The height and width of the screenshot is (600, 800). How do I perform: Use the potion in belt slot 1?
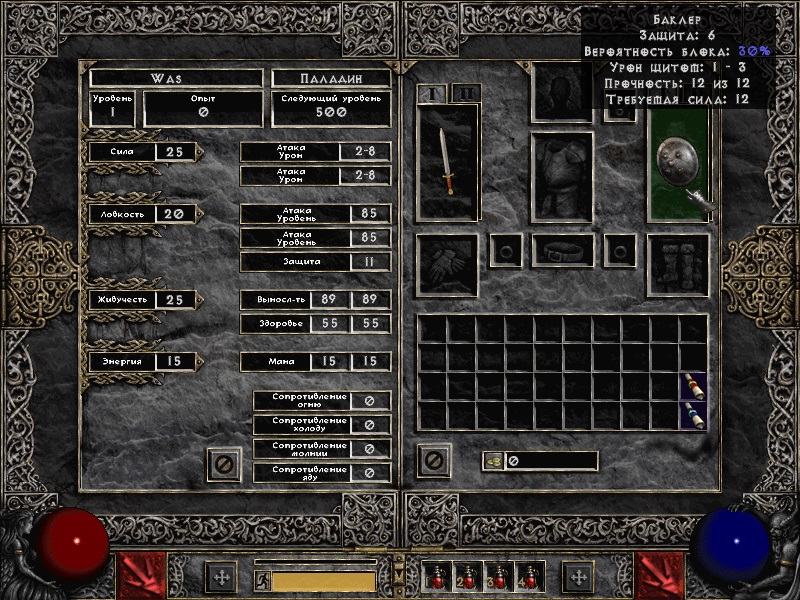click(x=438, y=577)
